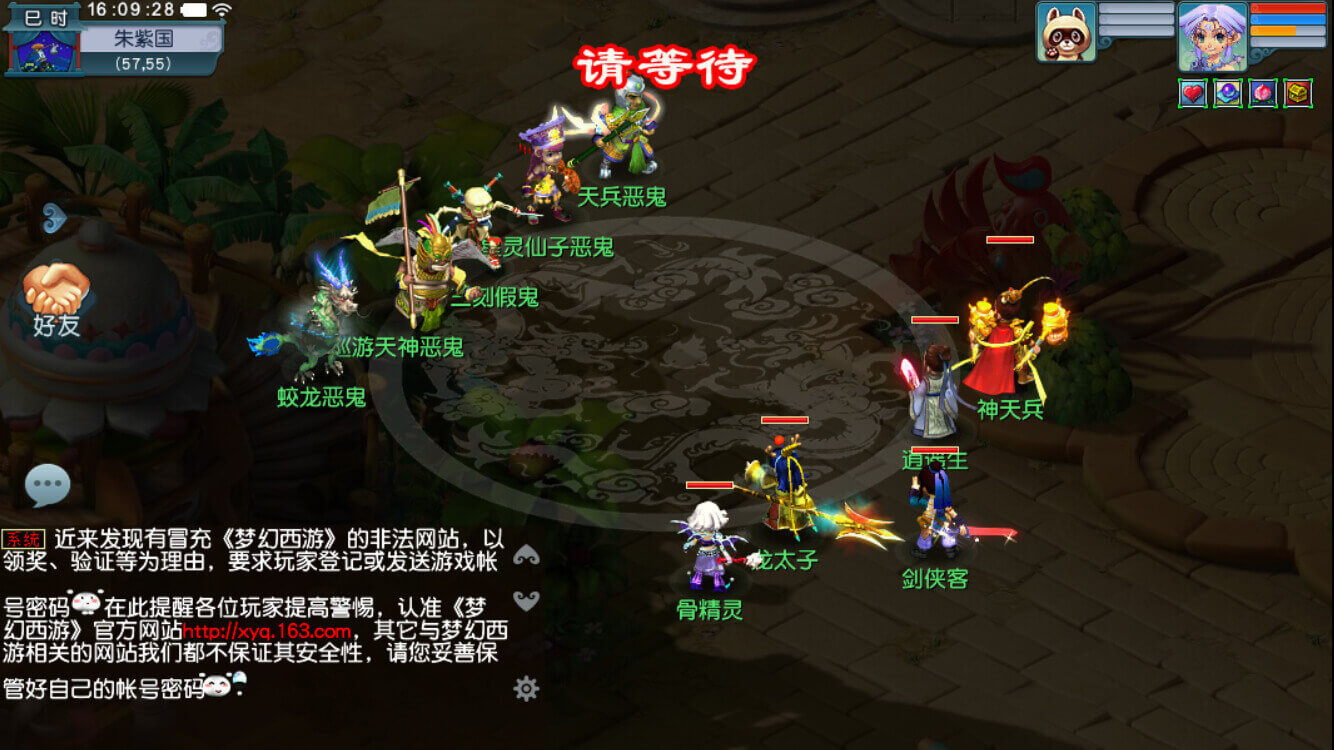Expand the blue arrow side panel tab
Viewport: 1334px width, 750px height.
coord(54,217)
